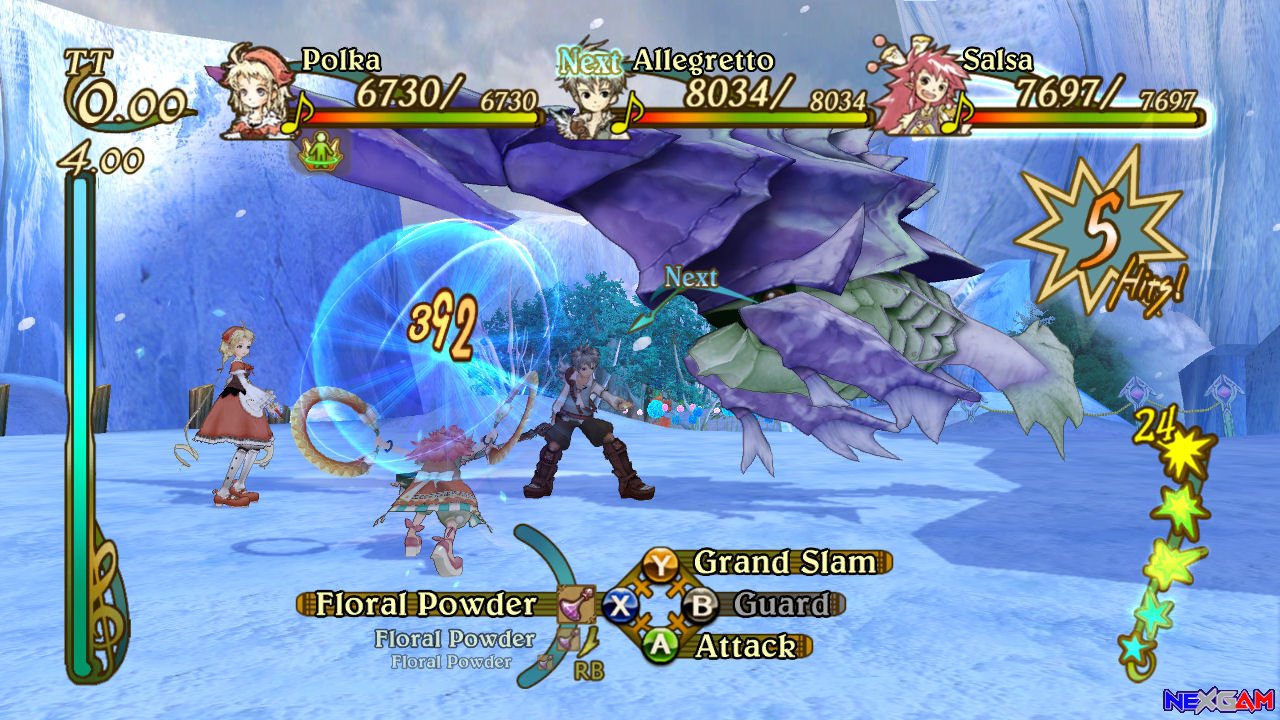Select Salsa's character portrait

(916, 92)
